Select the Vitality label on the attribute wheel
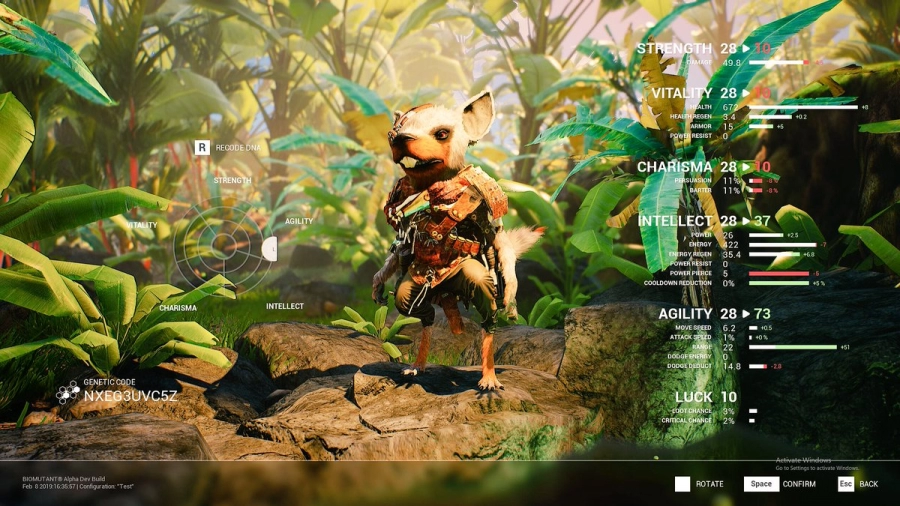The image size is (900, 506). coord(142,225)
